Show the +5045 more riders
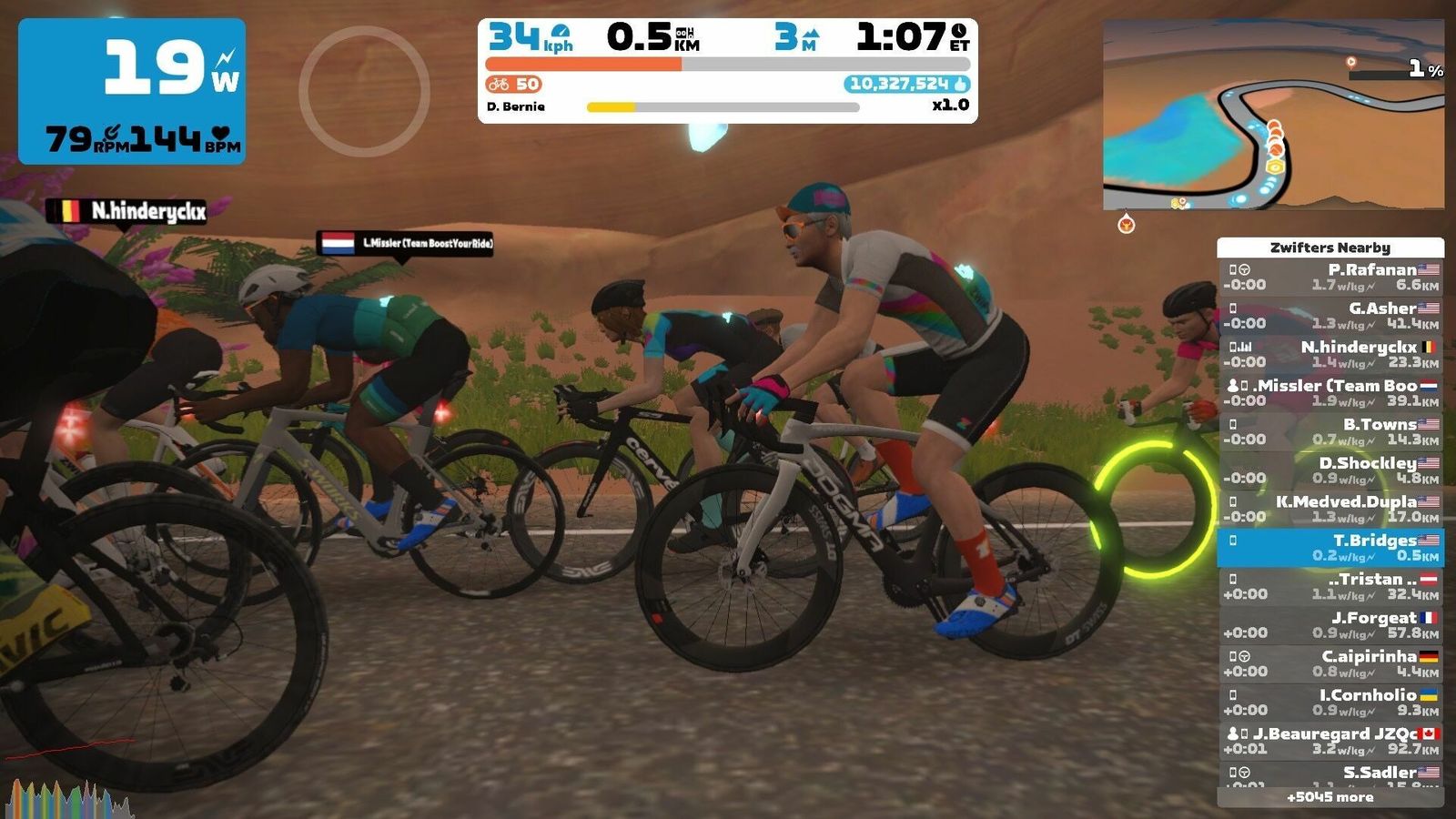This screenshot has height=819, width=1456. tap(1330, 797)
